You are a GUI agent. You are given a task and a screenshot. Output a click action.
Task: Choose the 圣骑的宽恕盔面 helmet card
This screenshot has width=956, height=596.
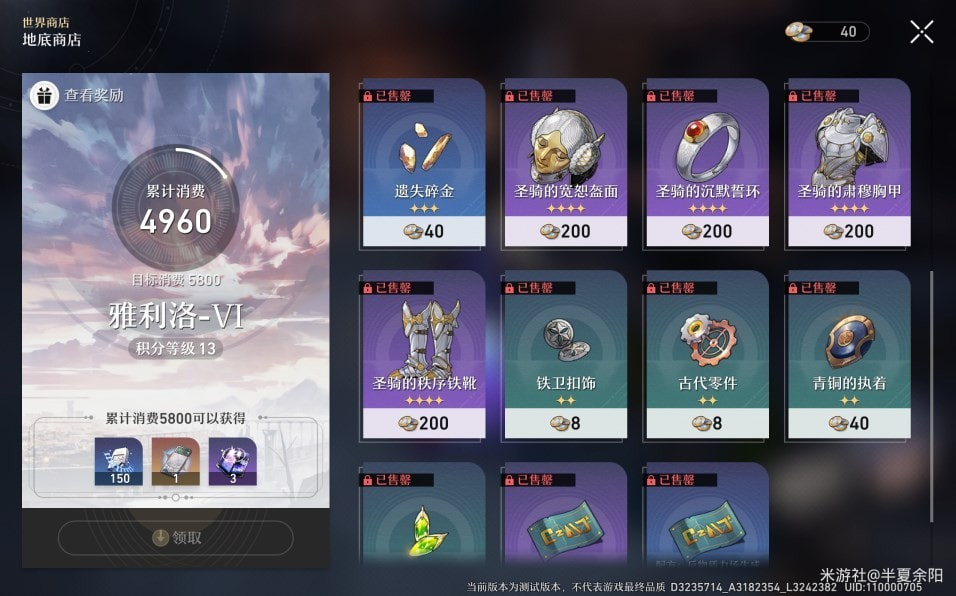(x=566, y=164)
